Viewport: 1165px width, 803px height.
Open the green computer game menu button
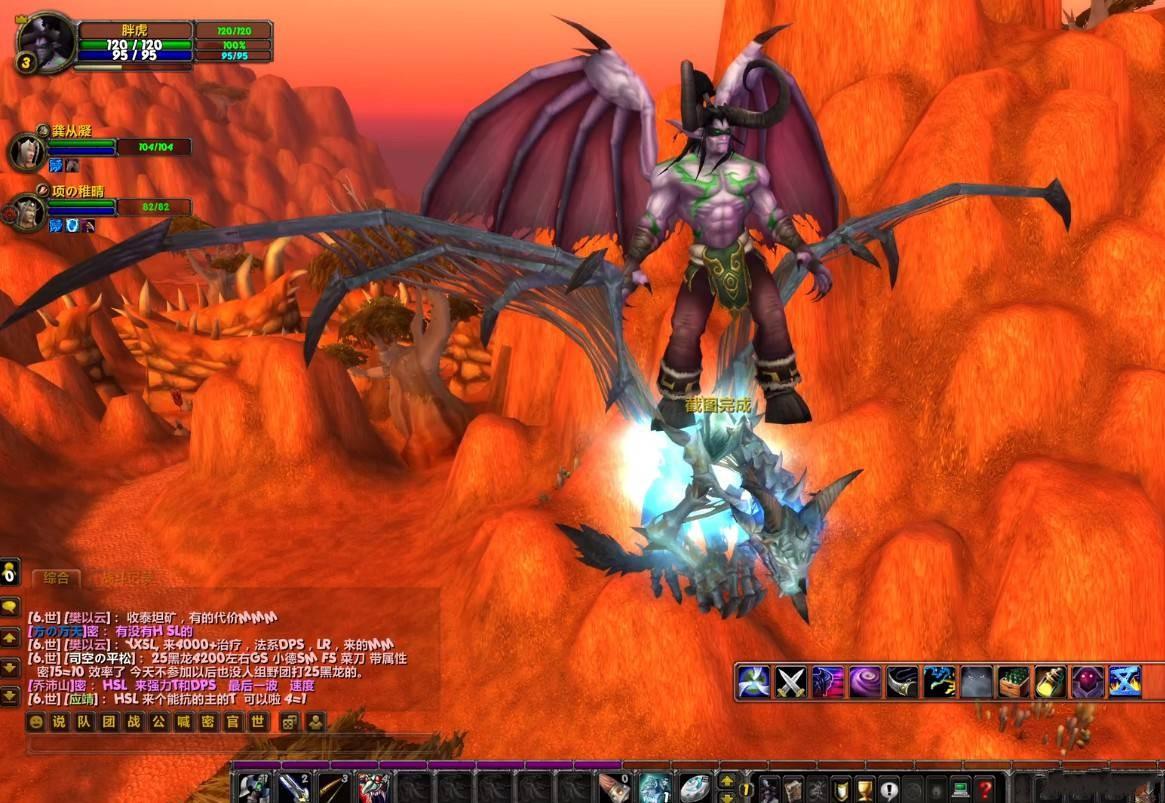[x=961, y=789]
